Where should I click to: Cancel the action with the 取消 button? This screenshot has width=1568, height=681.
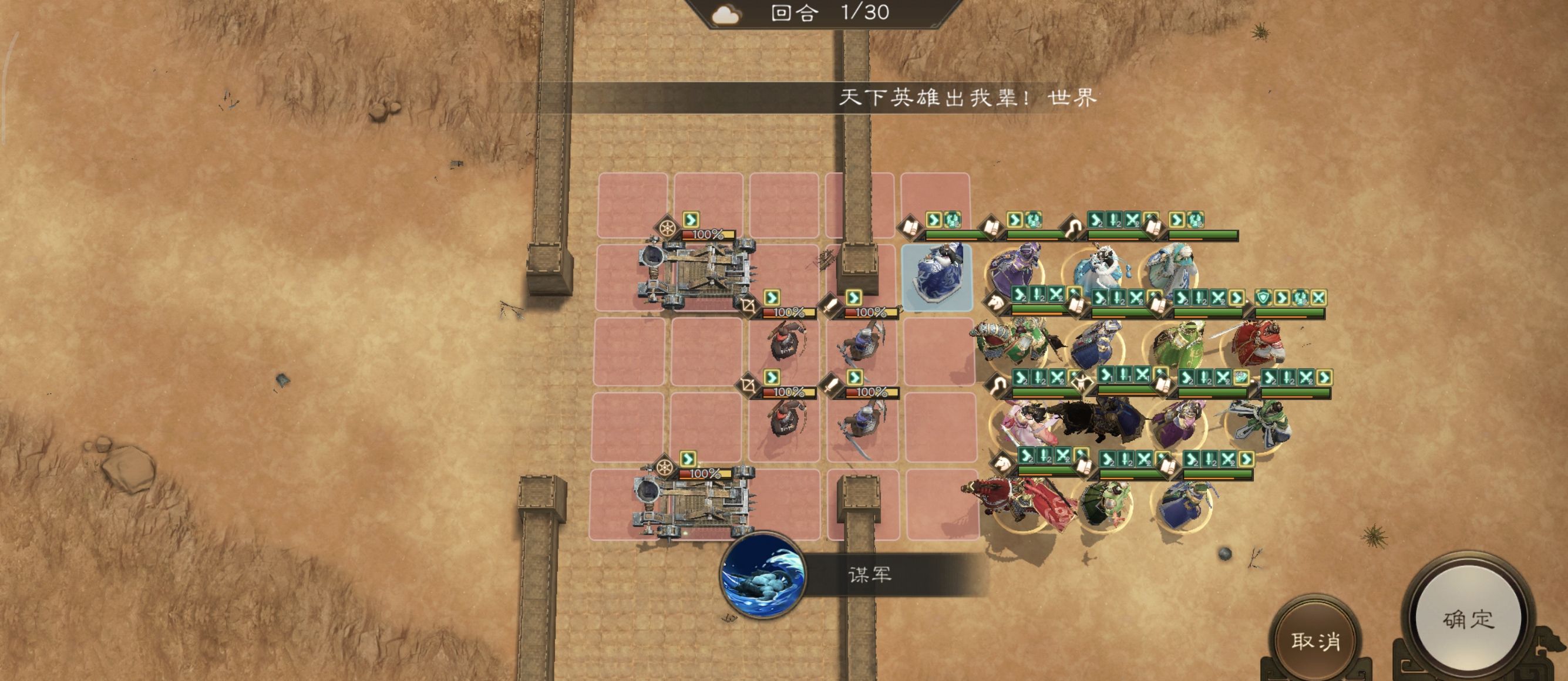tap(1315, 641)
